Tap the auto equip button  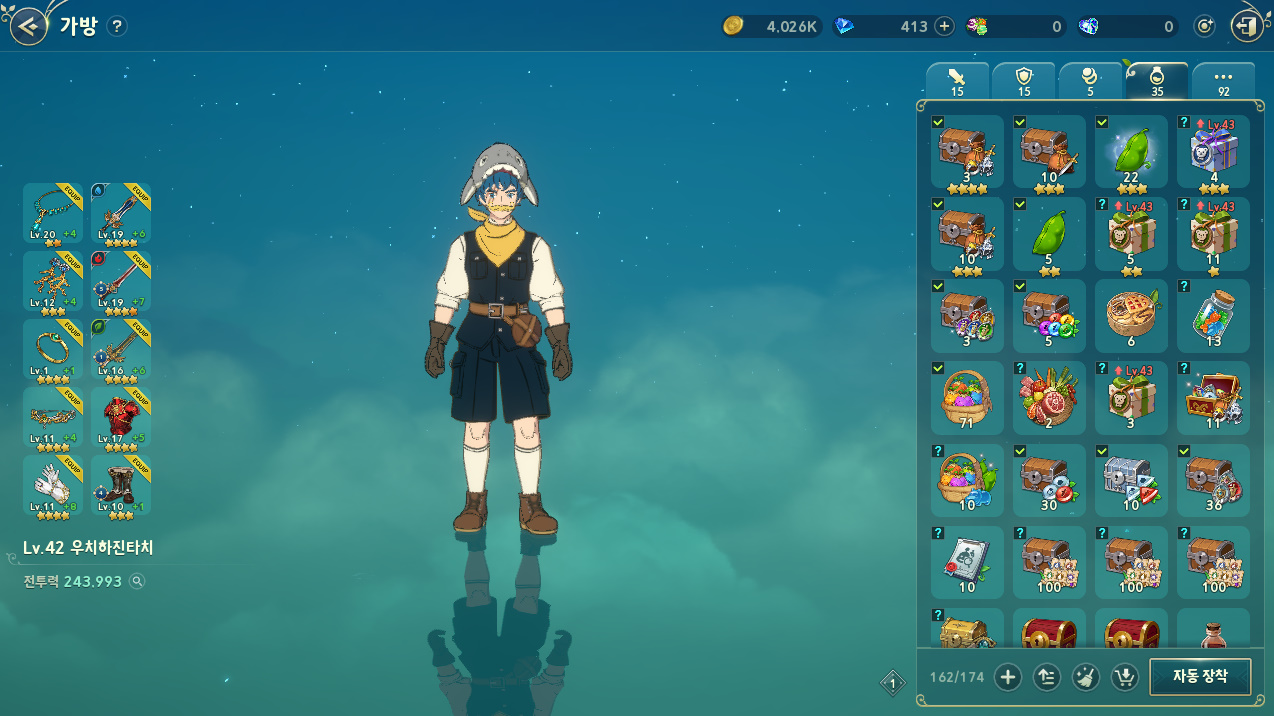pos(1199,677)
